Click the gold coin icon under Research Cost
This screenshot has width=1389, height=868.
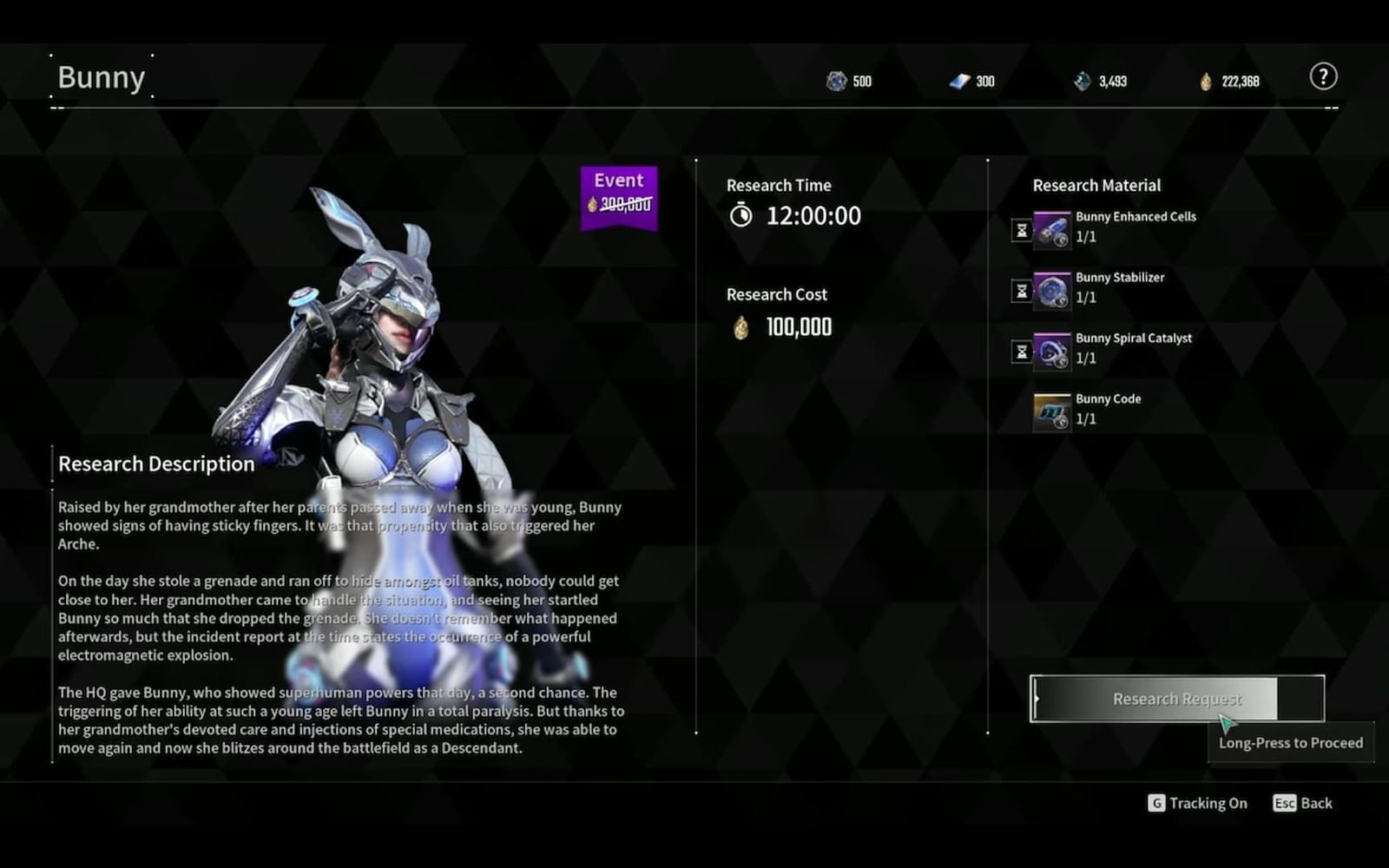click(740, 327)
